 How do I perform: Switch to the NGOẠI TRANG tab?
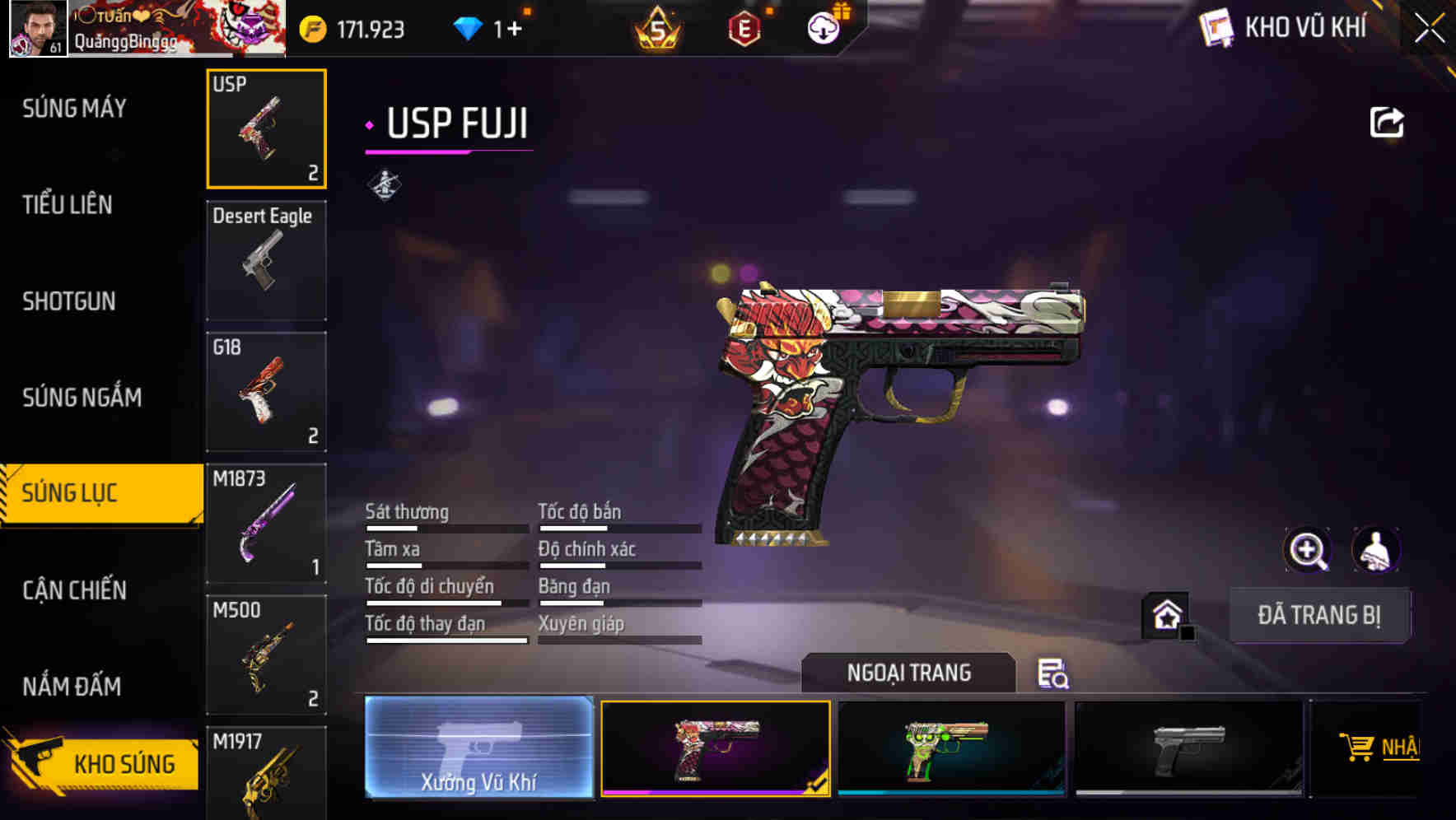click(908, 673)
